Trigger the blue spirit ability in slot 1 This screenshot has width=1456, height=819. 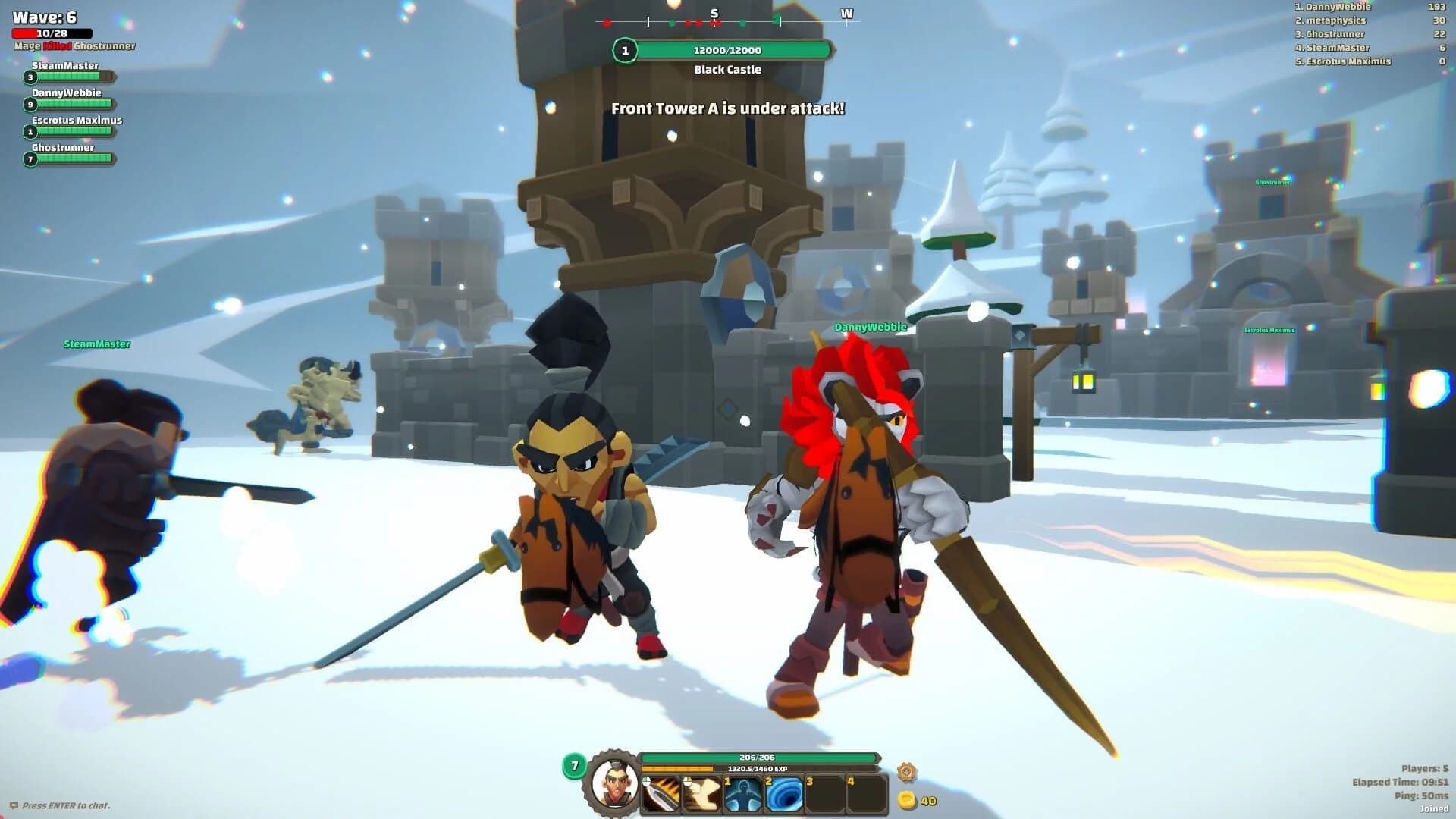(742, 792)
